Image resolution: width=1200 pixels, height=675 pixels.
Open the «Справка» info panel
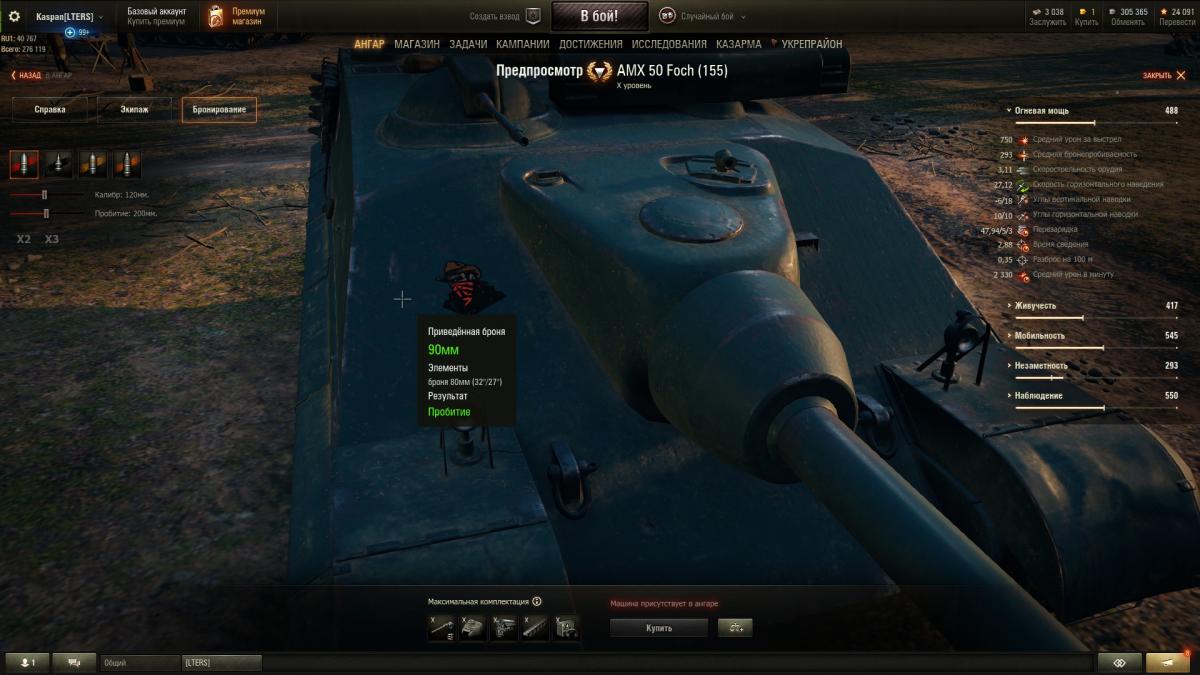tap(50, 110)
